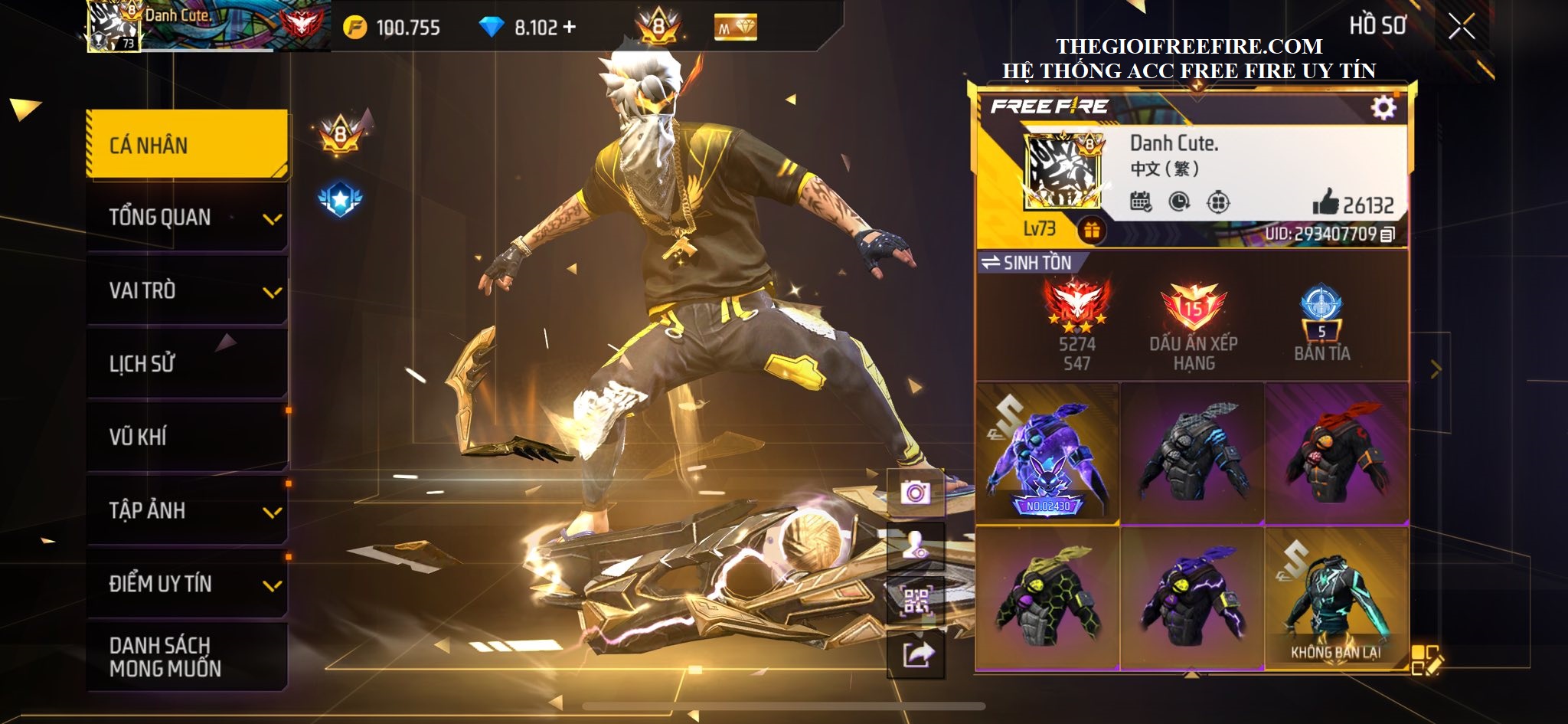
Task: Expand the Tập Ảnh section
Action: pos(188,510)
